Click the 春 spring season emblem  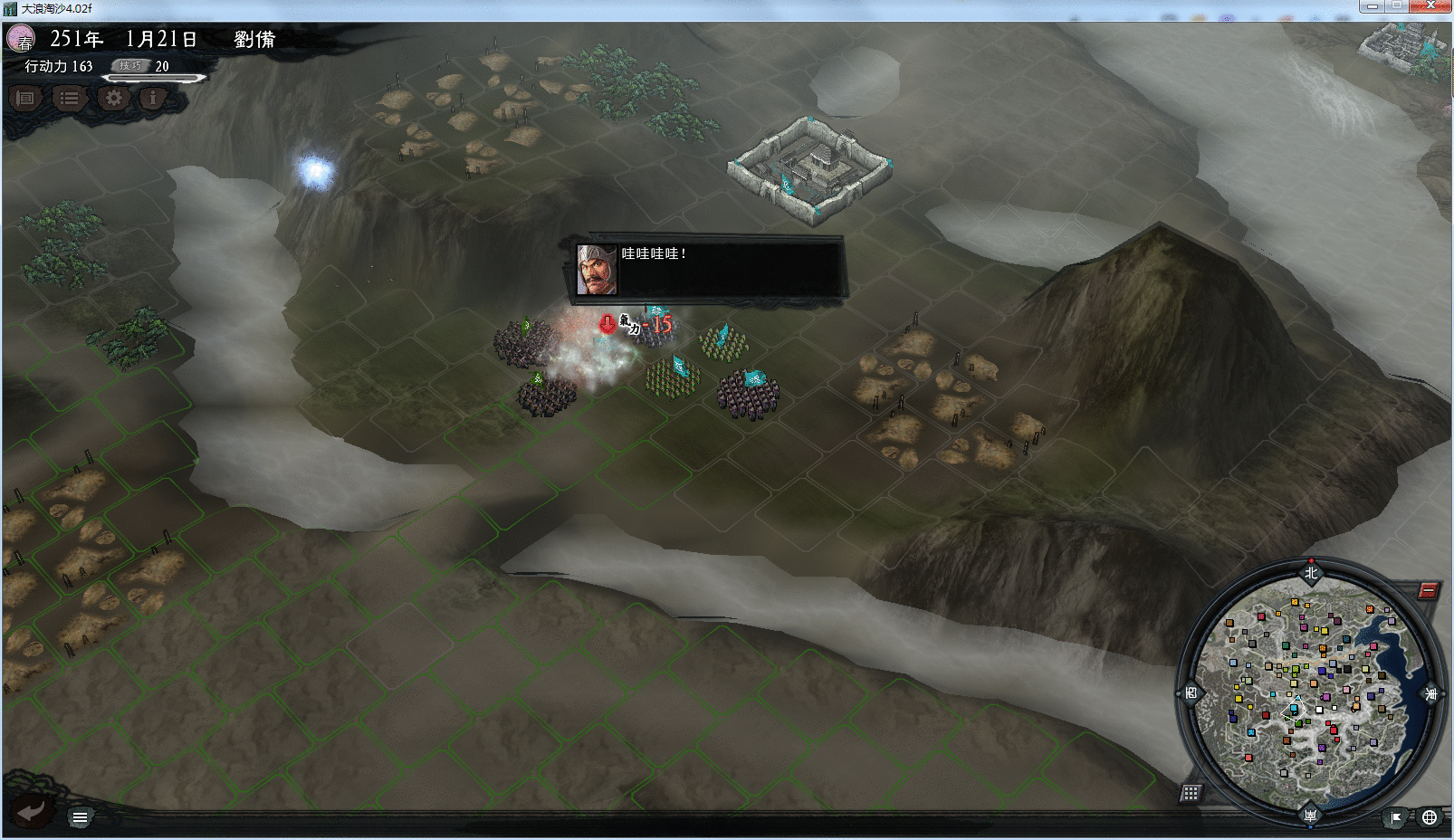tap(21, 40)
